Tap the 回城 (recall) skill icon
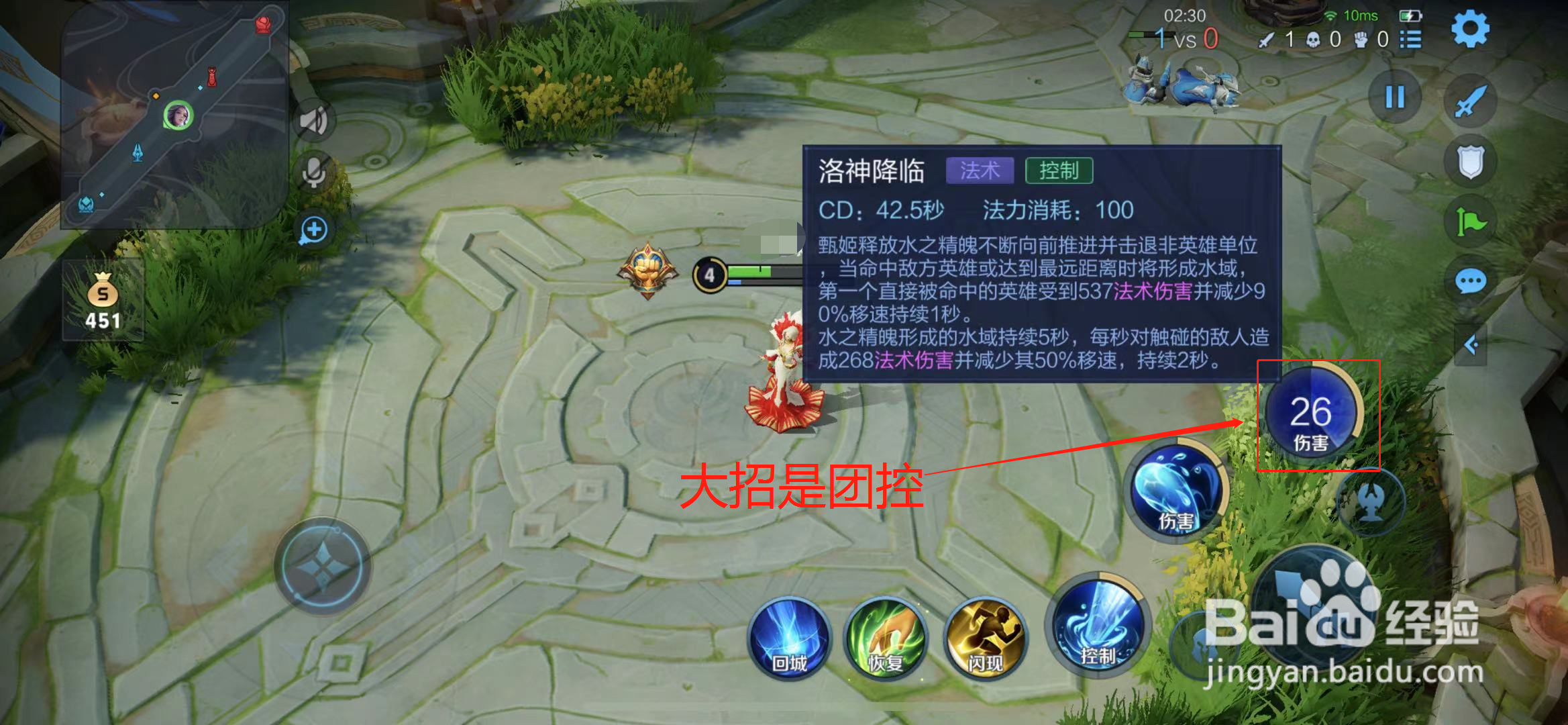Screen dimensions: 1568x725 788,643
